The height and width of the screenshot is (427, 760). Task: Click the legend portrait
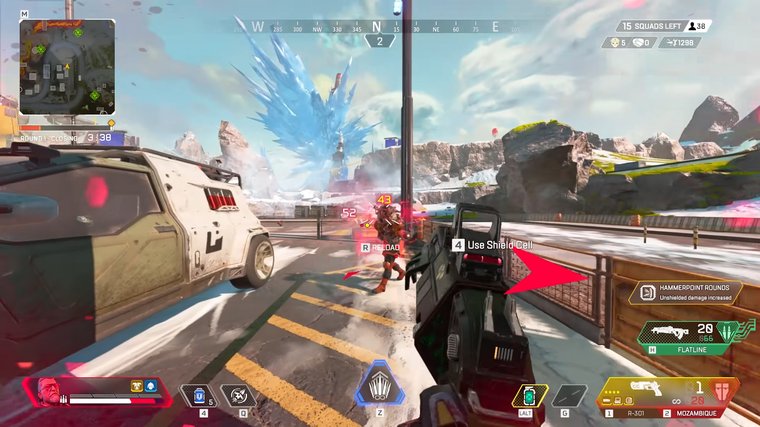tap(47, 391)
